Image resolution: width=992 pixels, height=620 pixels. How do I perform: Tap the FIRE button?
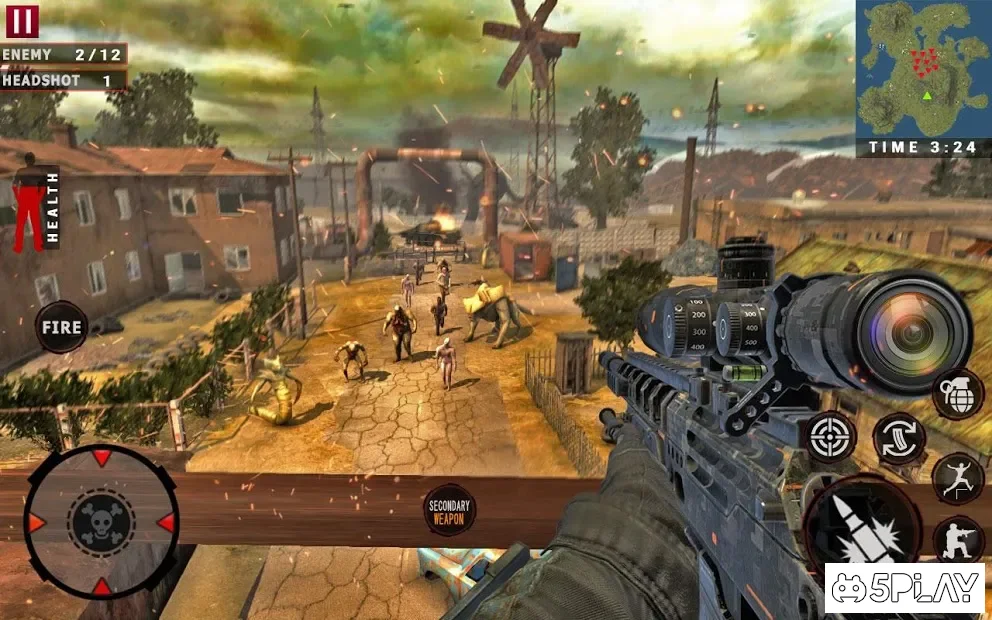pos(62,327)
